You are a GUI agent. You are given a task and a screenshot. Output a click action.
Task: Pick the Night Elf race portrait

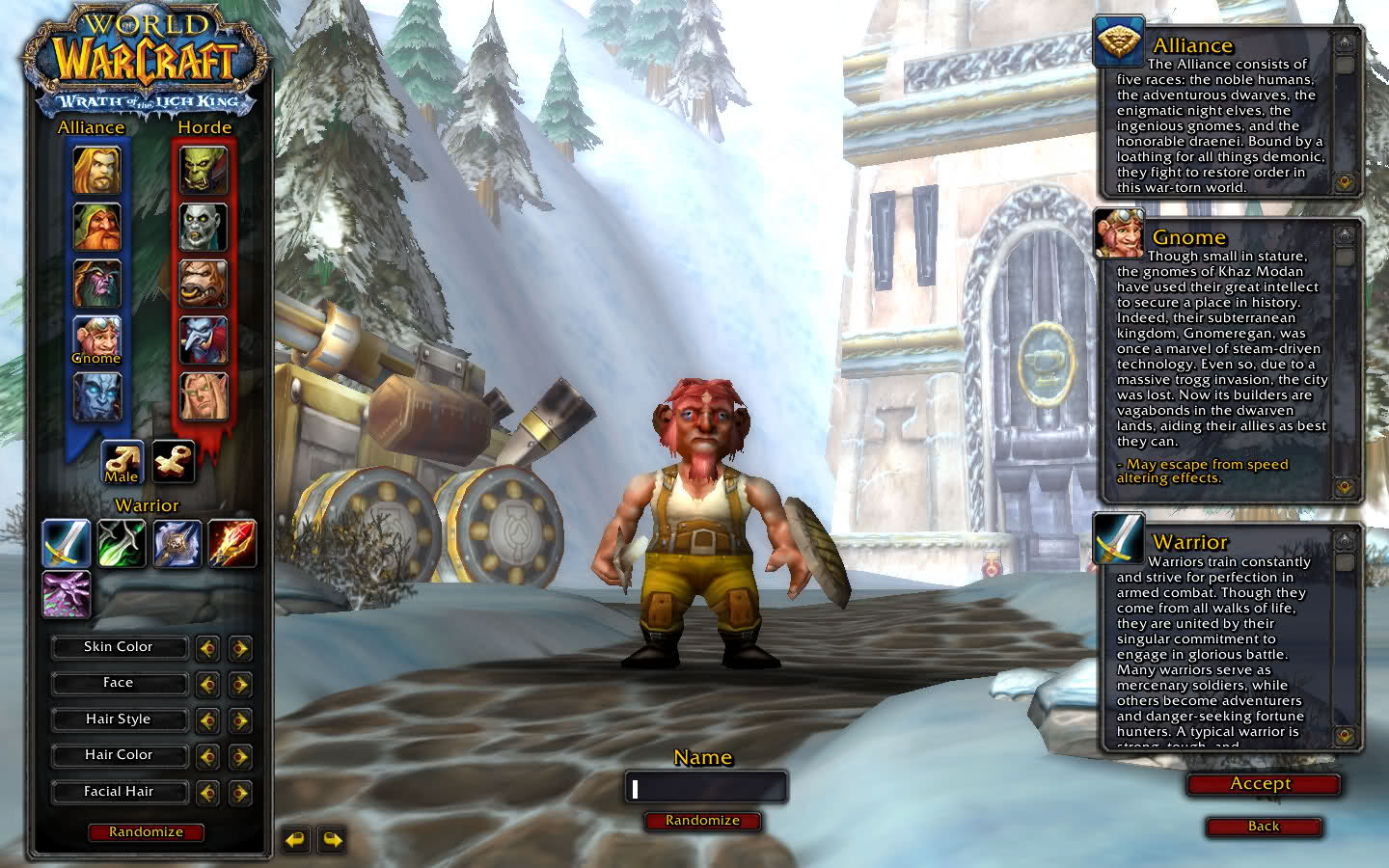[97, 284]
